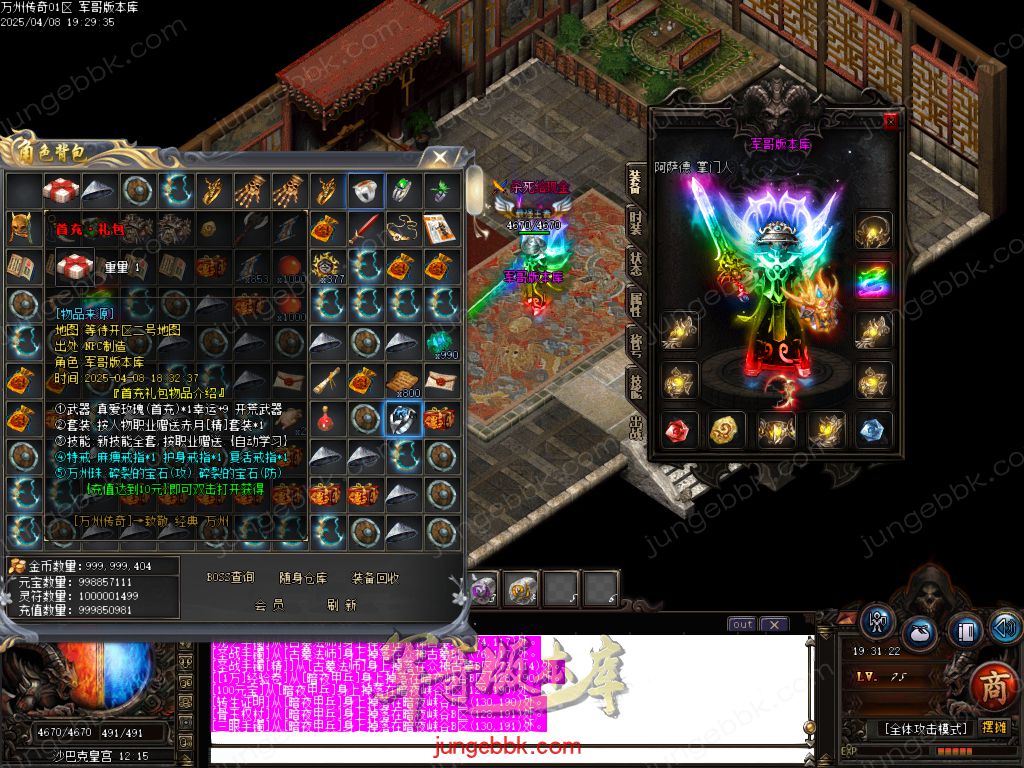Click the 摆摊 stall button
The height and width of the screenshot is (768, 1024).
tap(995, 727)
